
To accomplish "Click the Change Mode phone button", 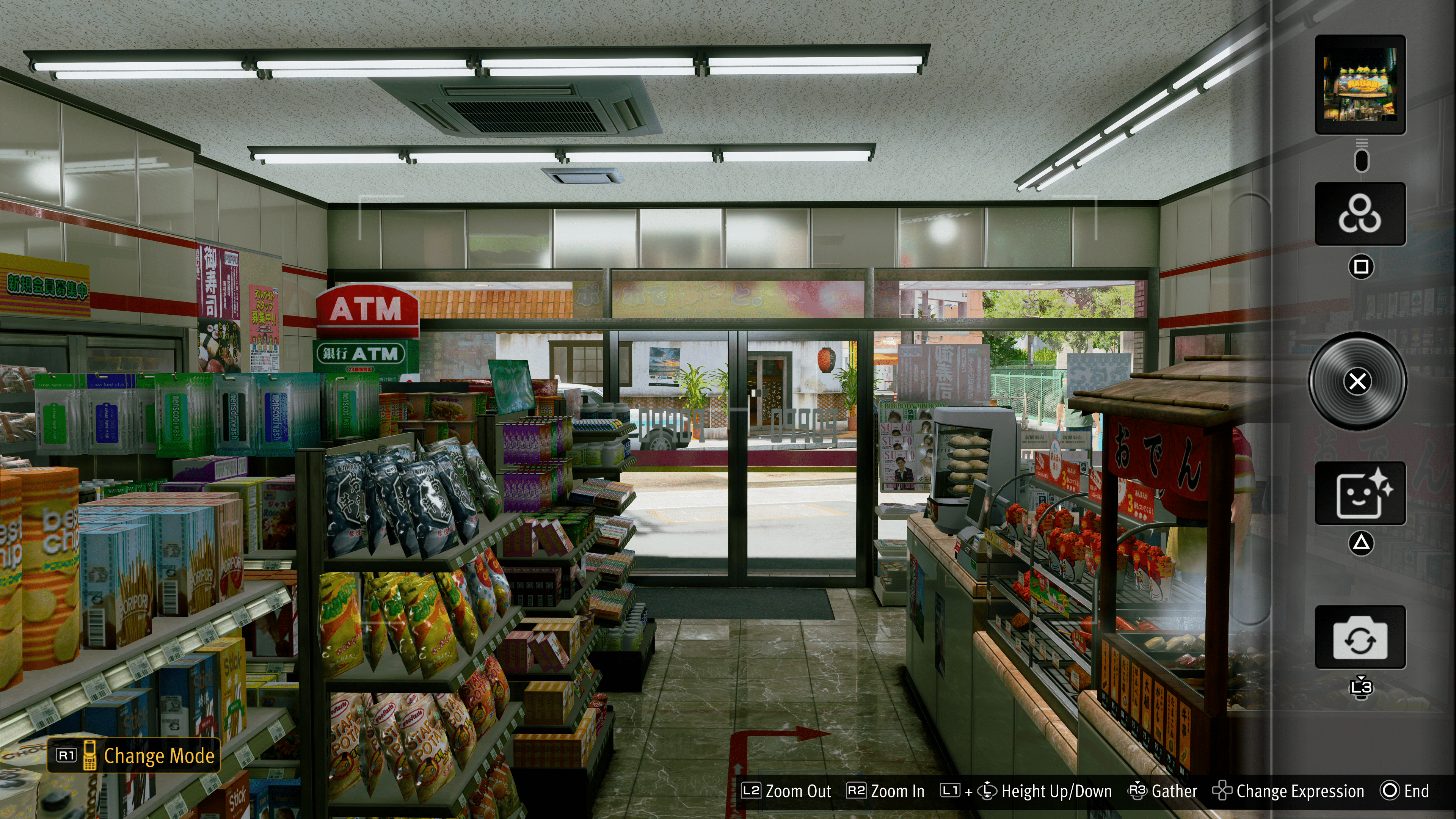I will (x=134, y=755).
